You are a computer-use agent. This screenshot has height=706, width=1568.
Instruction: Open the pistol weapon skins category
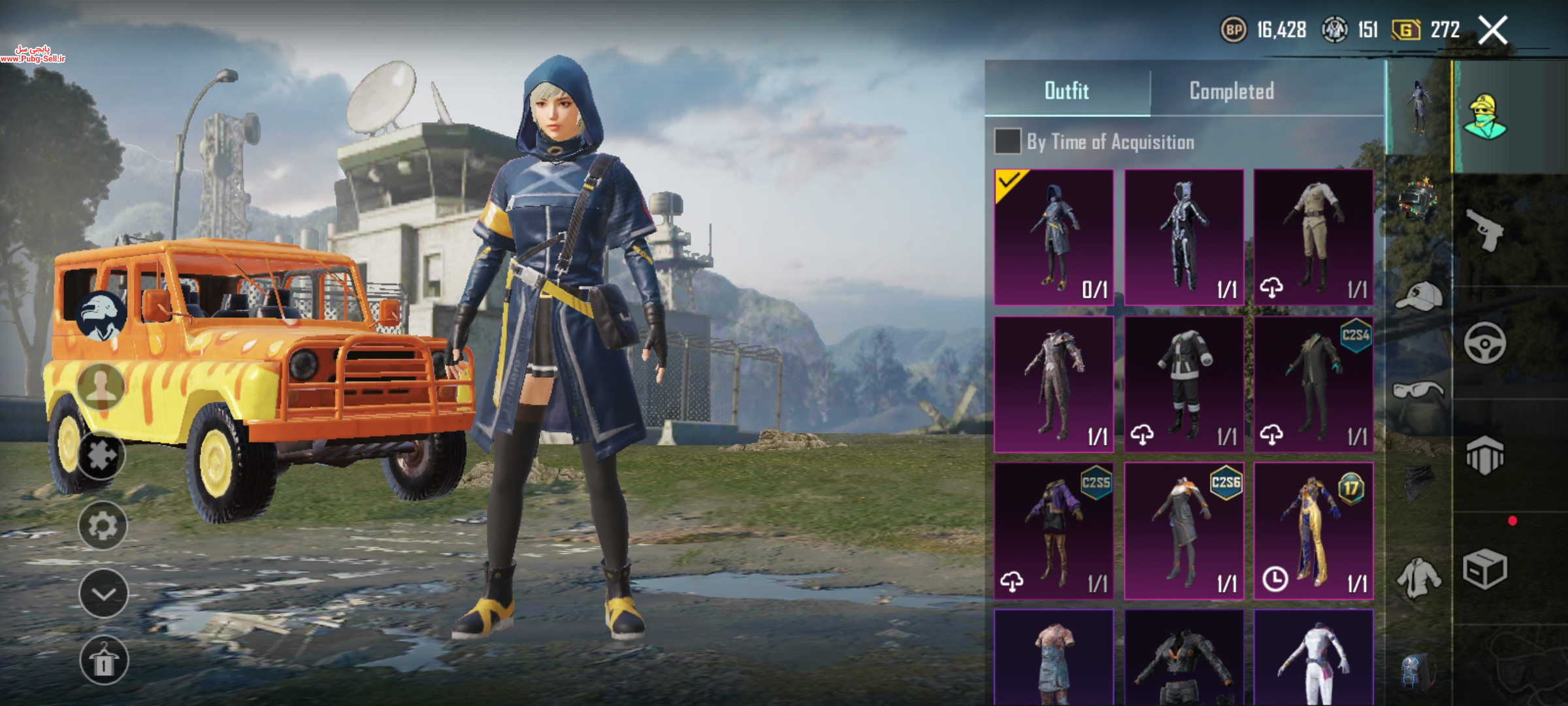click(1484, 230)
